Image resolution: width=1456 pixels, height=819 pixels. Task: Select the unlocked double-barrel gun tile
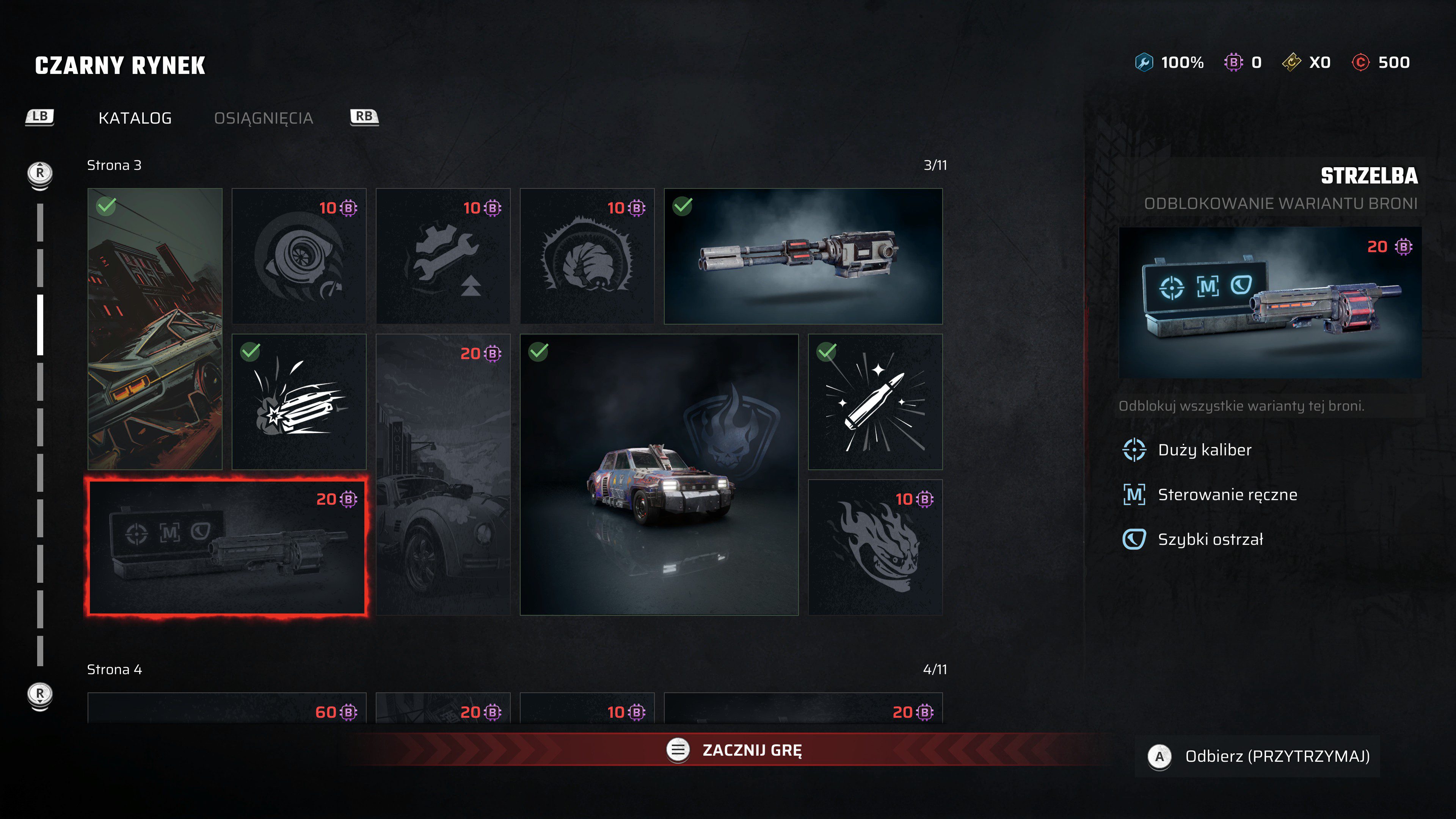[803, 256]
